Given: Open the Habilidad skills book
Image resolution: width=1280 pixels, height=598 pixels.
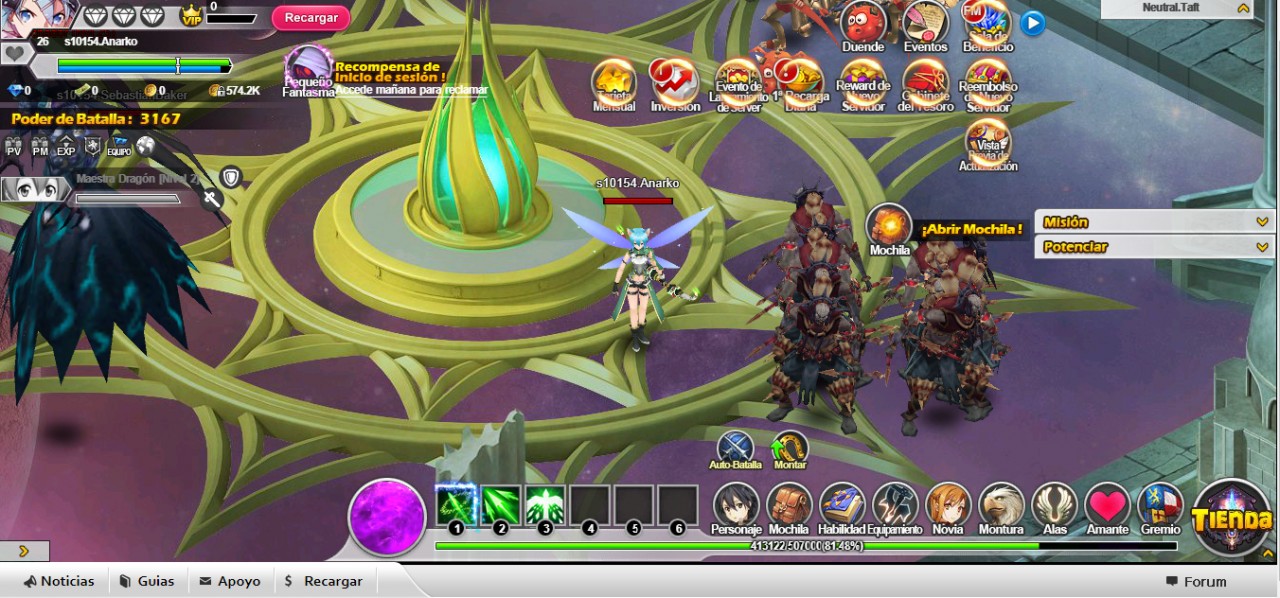Looking at the screenshot, I should tap(842, 506).
